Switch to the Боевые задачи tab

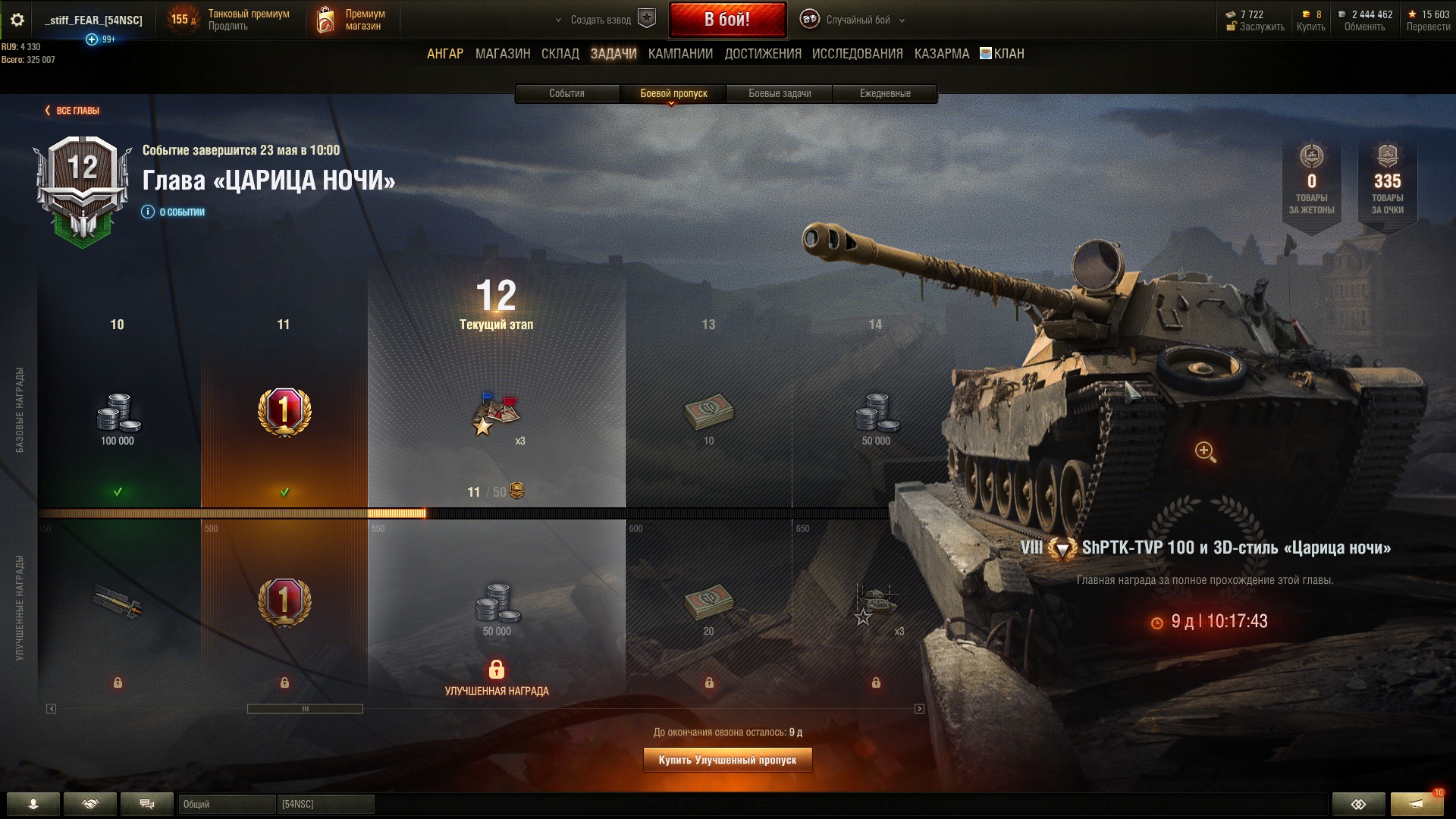tap(780, 93)
